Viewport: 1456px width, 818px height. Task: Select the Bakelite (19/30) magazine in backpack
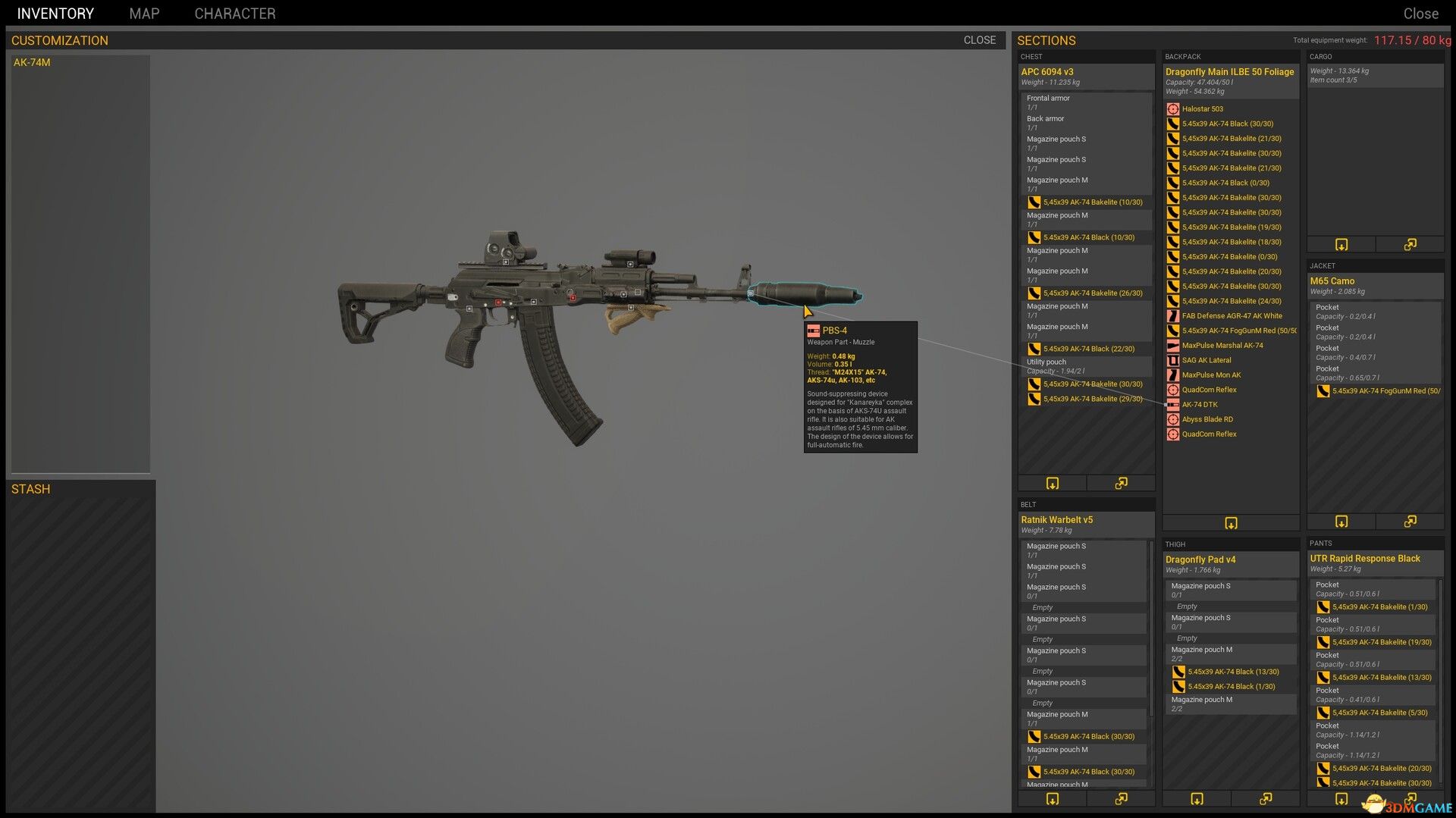click(1231, 227)
